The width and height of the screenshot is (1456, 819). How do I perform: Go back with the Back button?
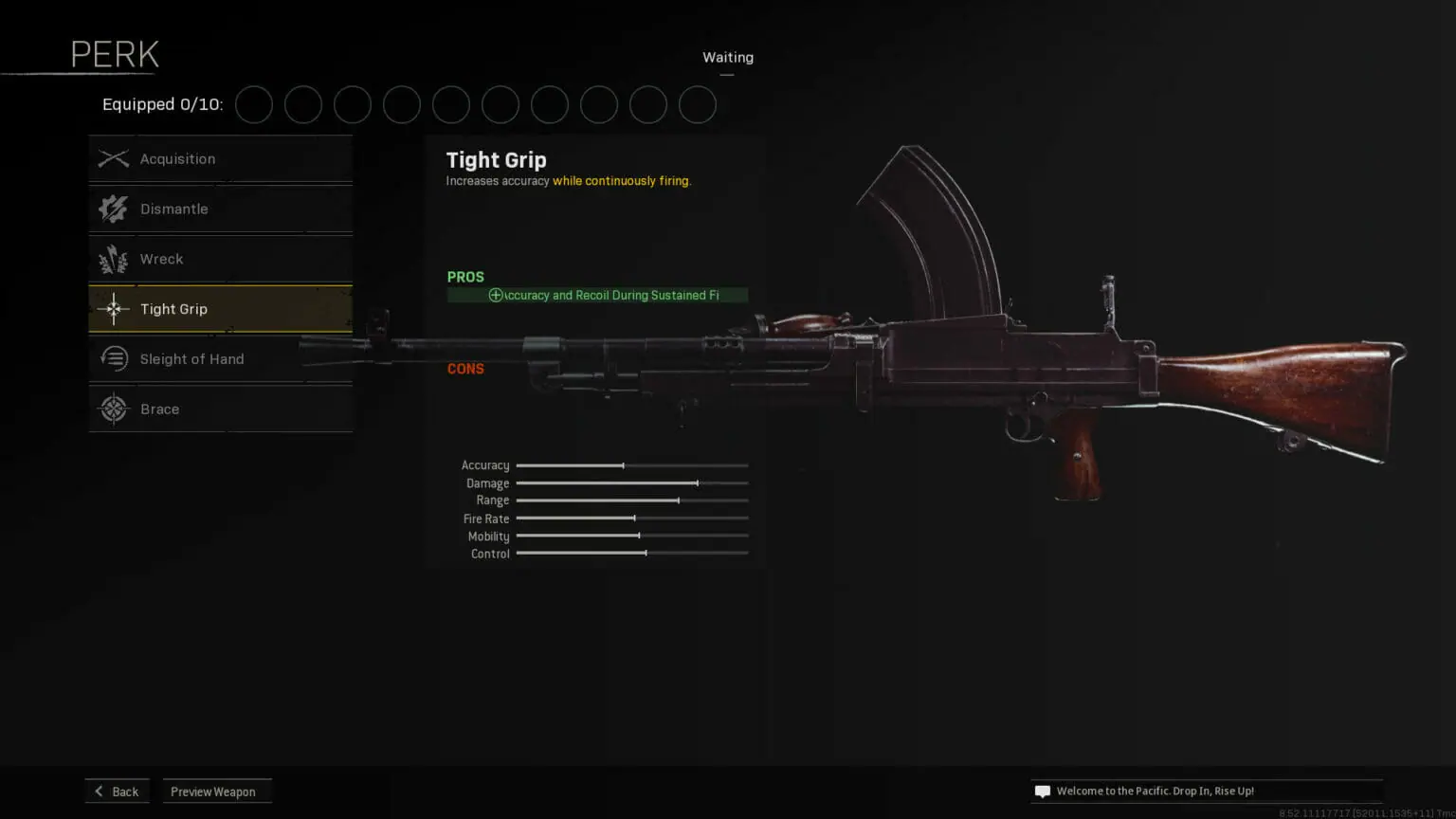[x=117, y=792]
